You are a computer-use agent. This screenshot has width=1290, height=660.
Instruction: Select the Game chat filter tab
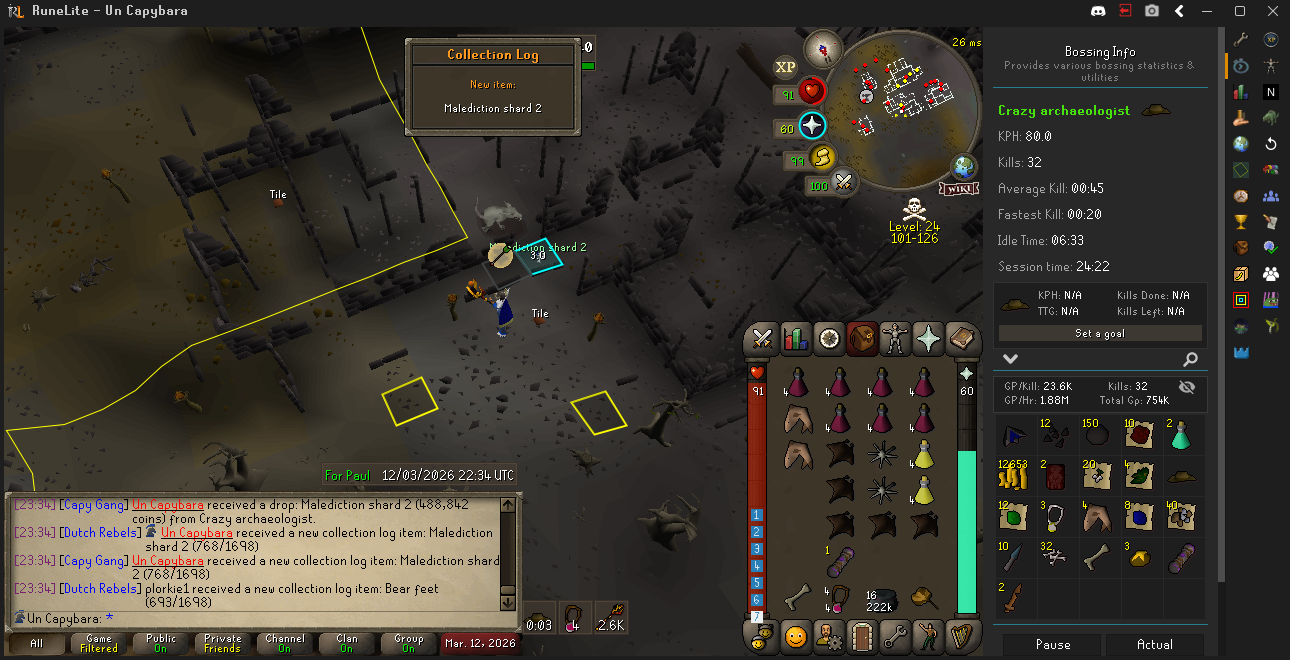99,643
